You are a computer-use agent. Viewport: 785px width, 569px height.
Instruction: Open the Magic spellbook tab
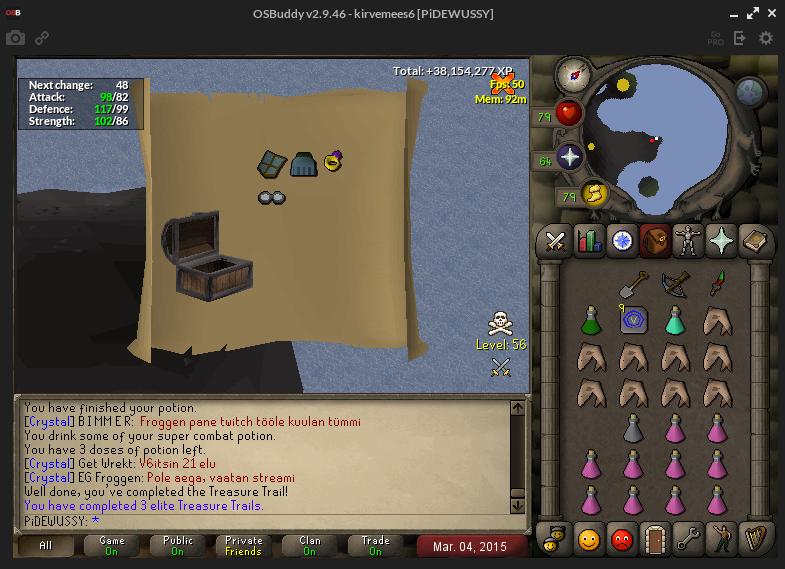click(753, 241)
